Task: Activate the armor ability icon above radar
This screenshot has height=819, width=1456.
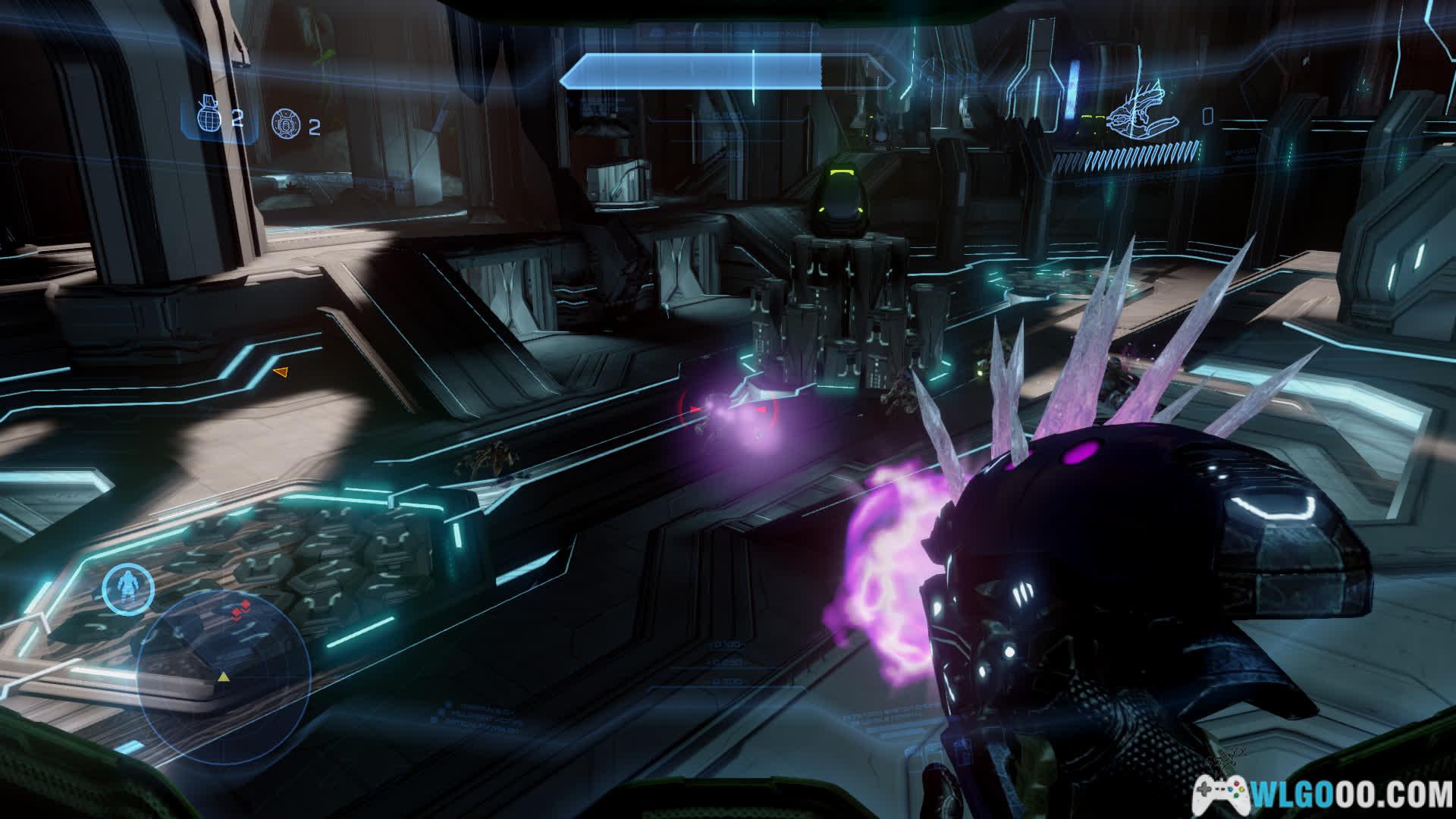Action: (x=128, y=588)
